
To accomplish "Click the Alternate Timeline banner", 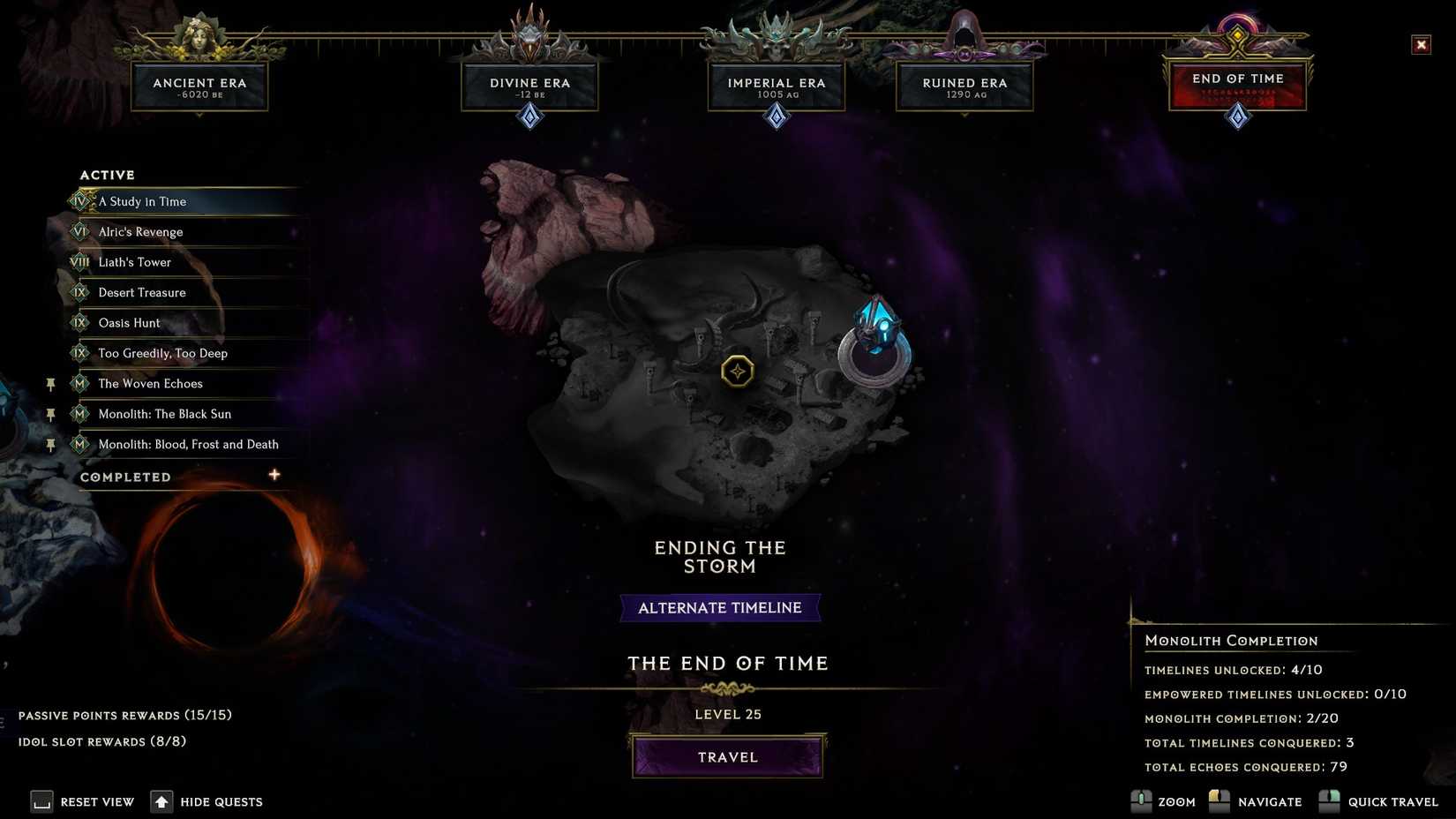I will [x=720, y=607].
